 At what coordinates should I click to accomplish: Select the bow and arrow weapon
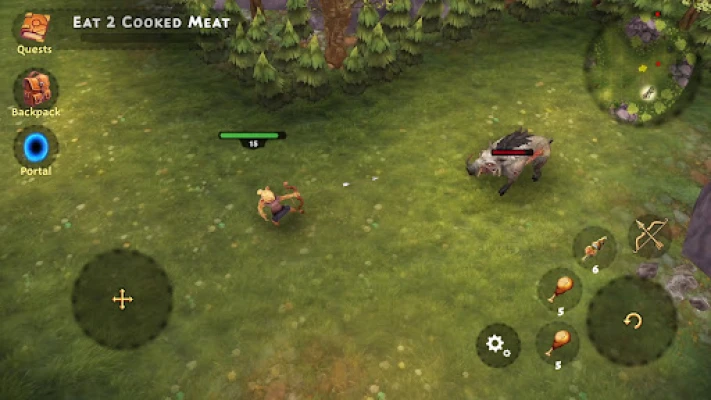tap(650, 236)
